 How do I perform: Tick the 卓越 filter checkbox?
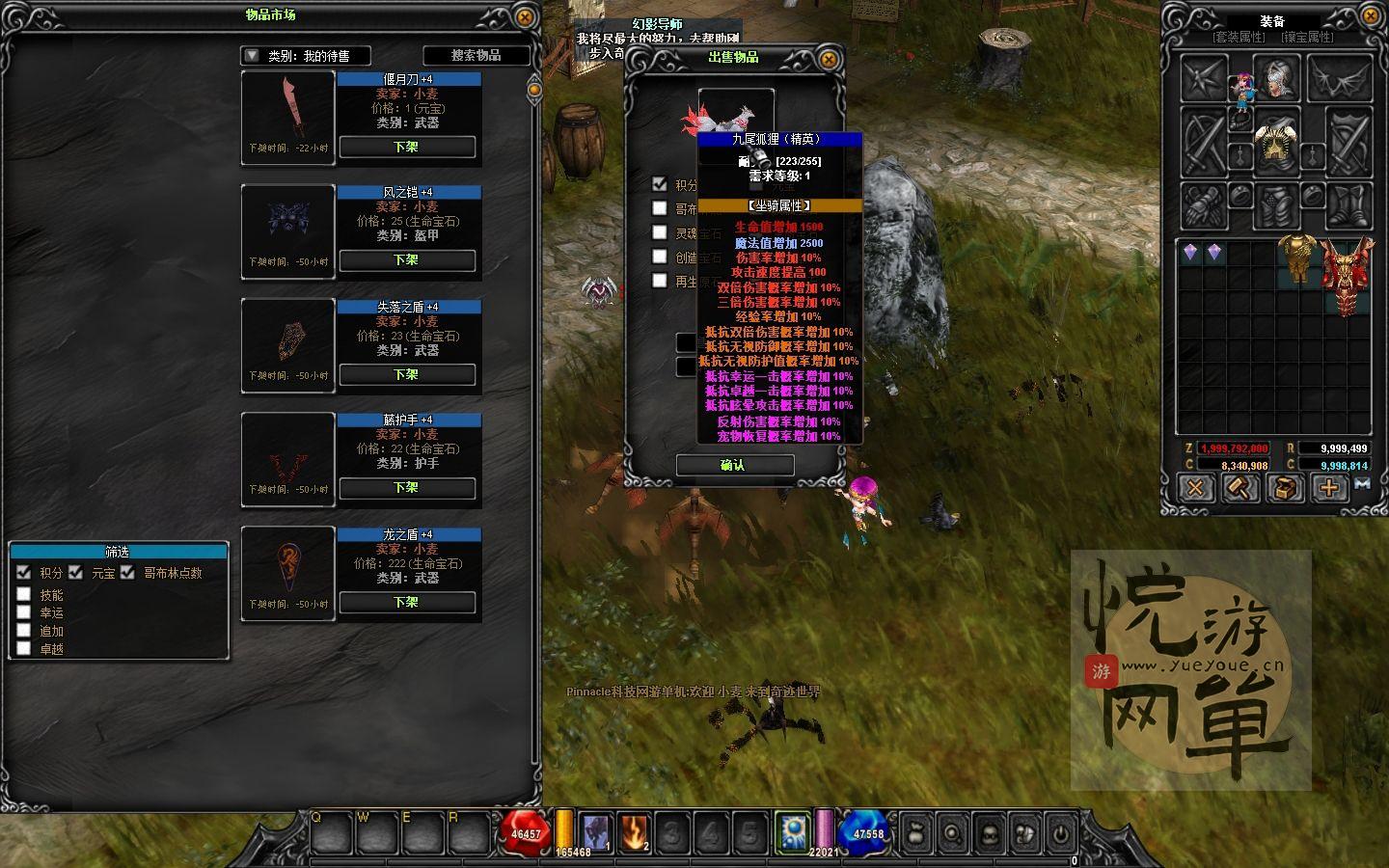point(24,649)
